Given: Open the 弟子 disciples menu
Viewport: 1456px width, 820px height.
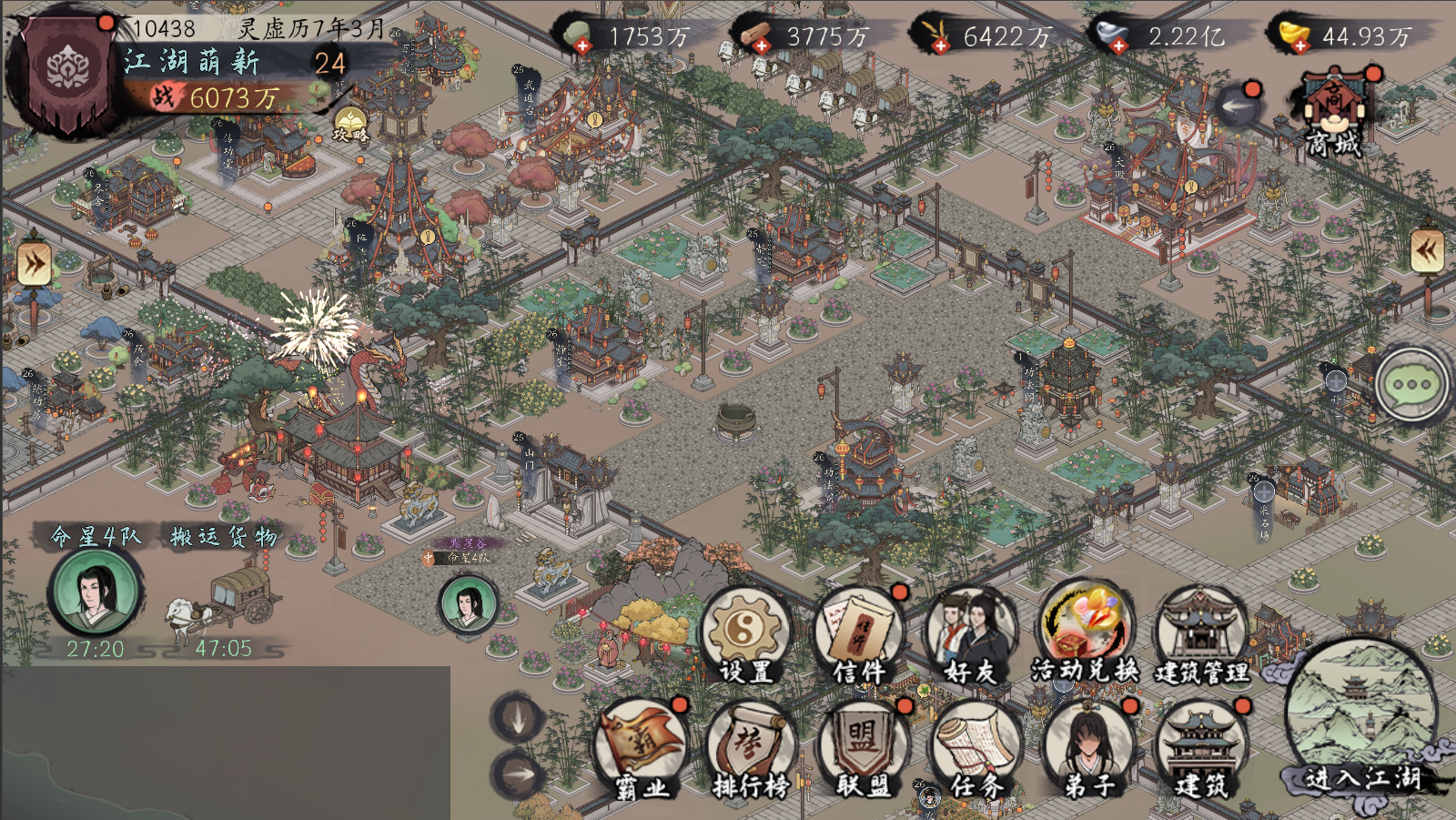Looking at the screenshot, I should 1088,748.
